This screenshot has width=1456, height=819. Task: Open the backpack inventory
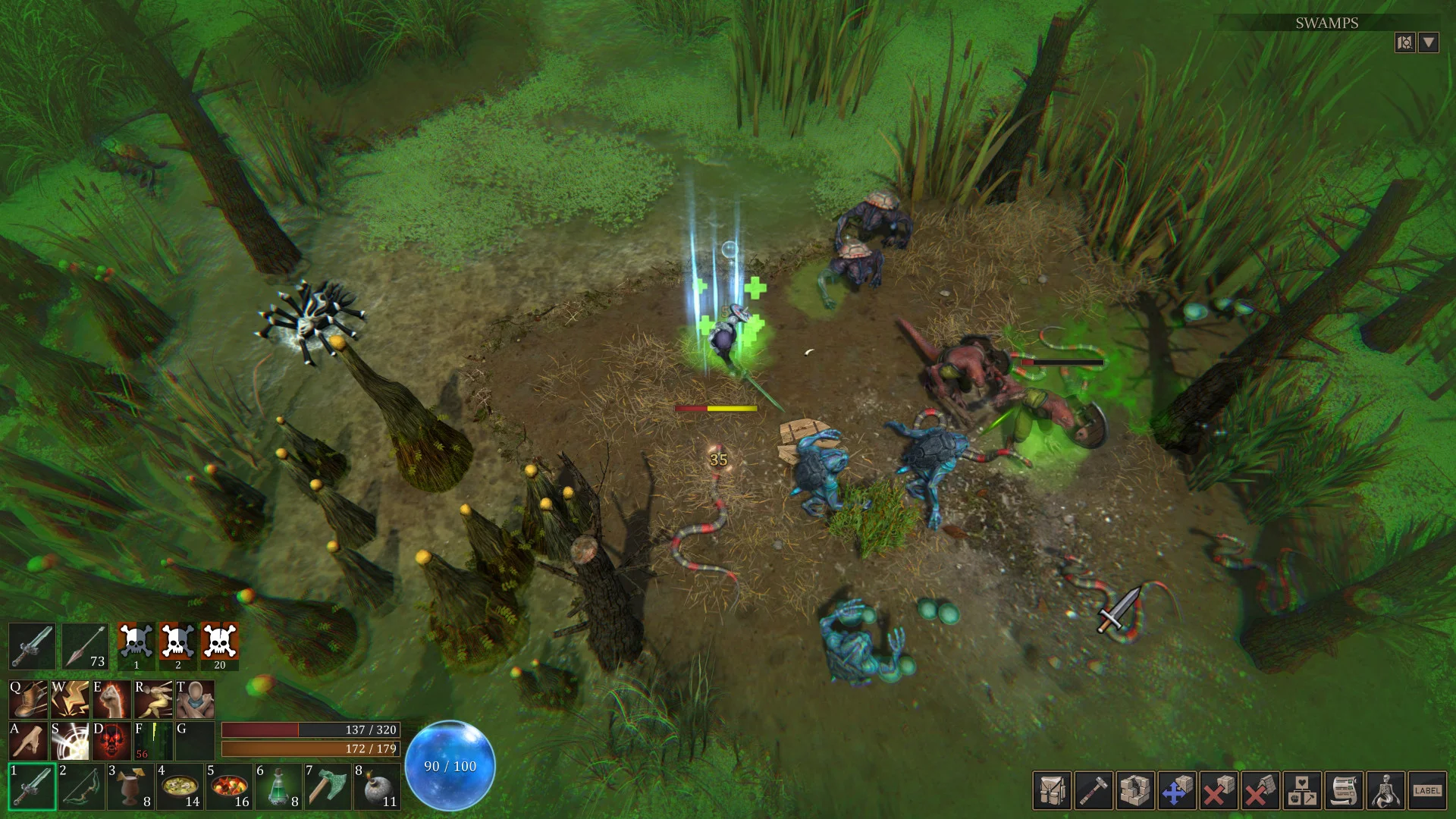(1053, 789)
